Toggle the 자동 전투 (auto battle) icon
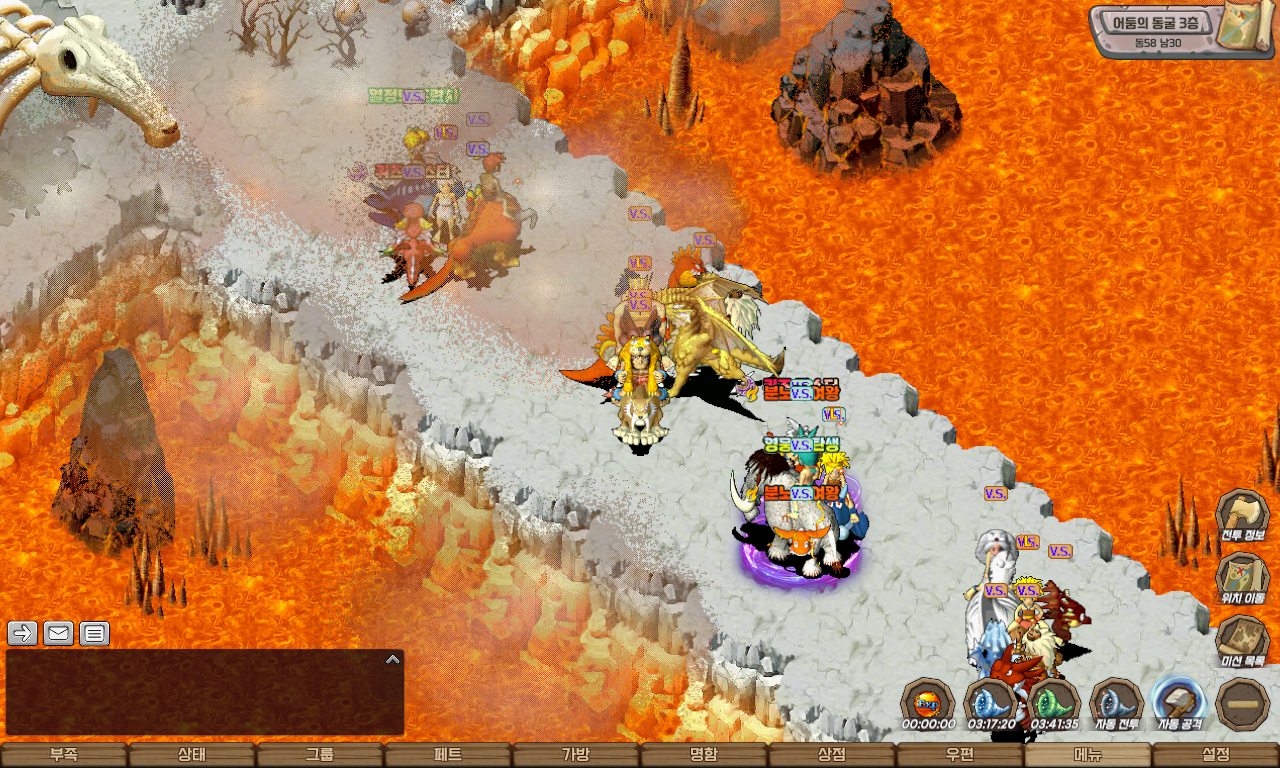Viewport: 1280px width, 768px height. (1117, 702)
